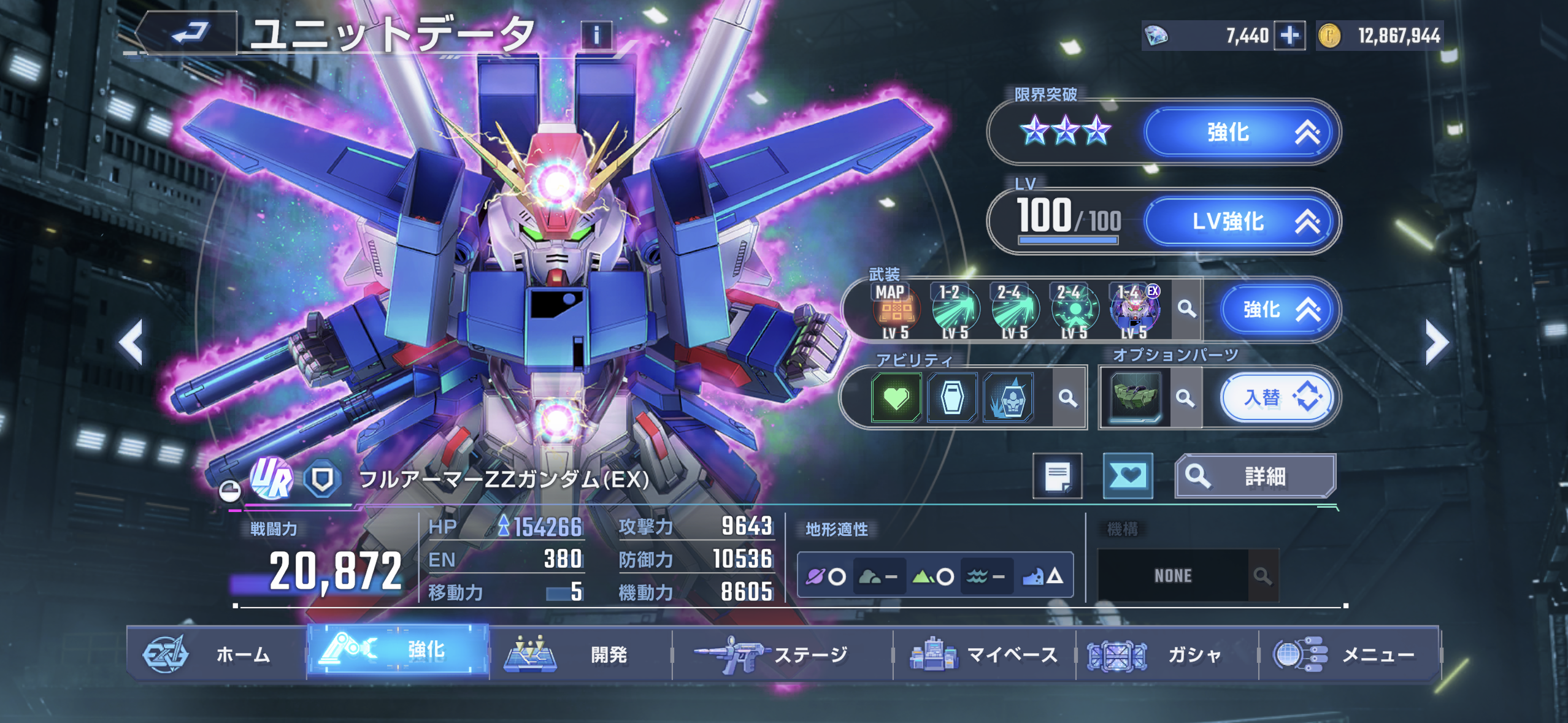Go back using the return arrow button
1568x723 pixels.
[188, 33]
